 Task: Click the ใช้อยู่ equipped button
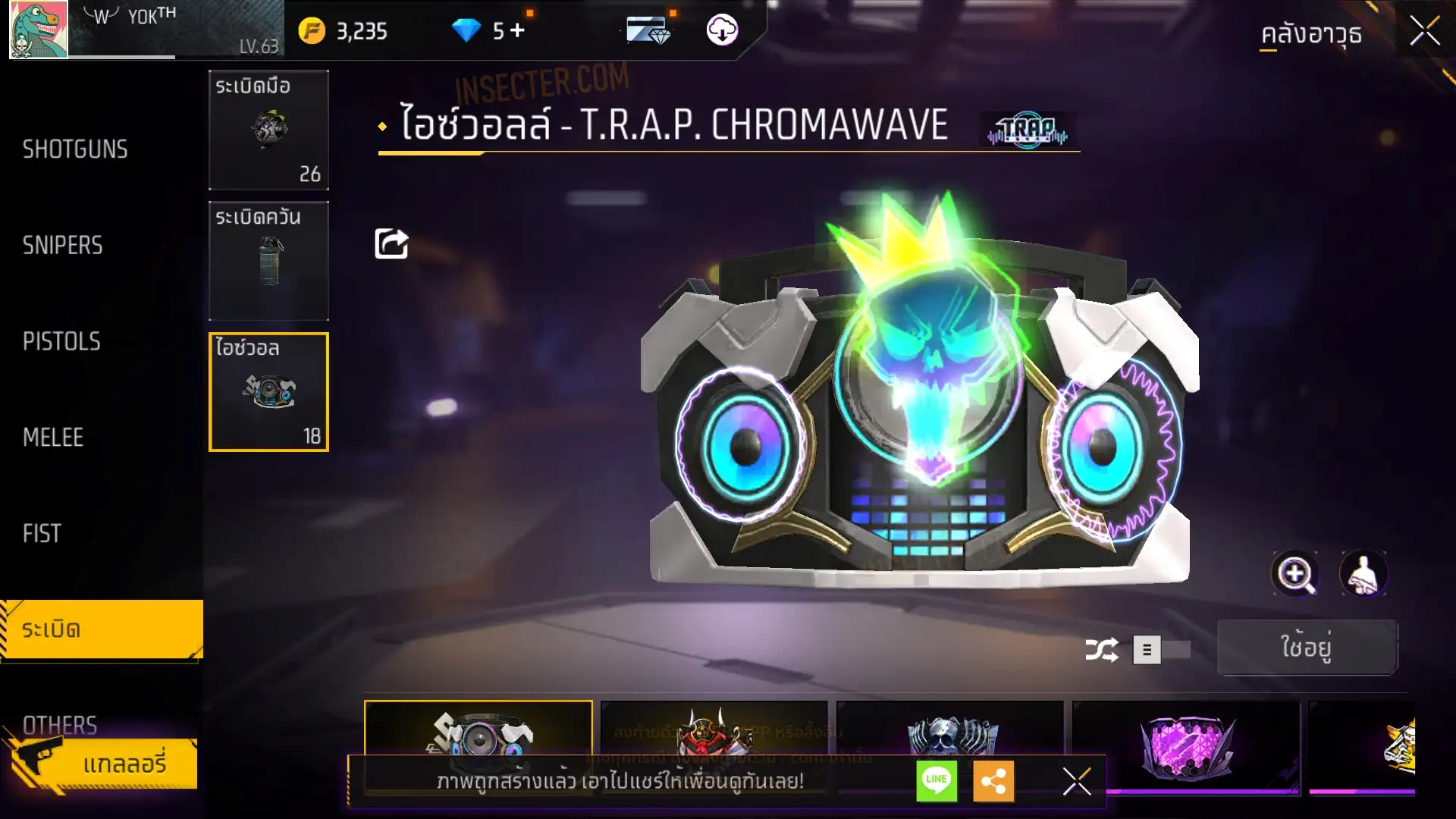1307,648
